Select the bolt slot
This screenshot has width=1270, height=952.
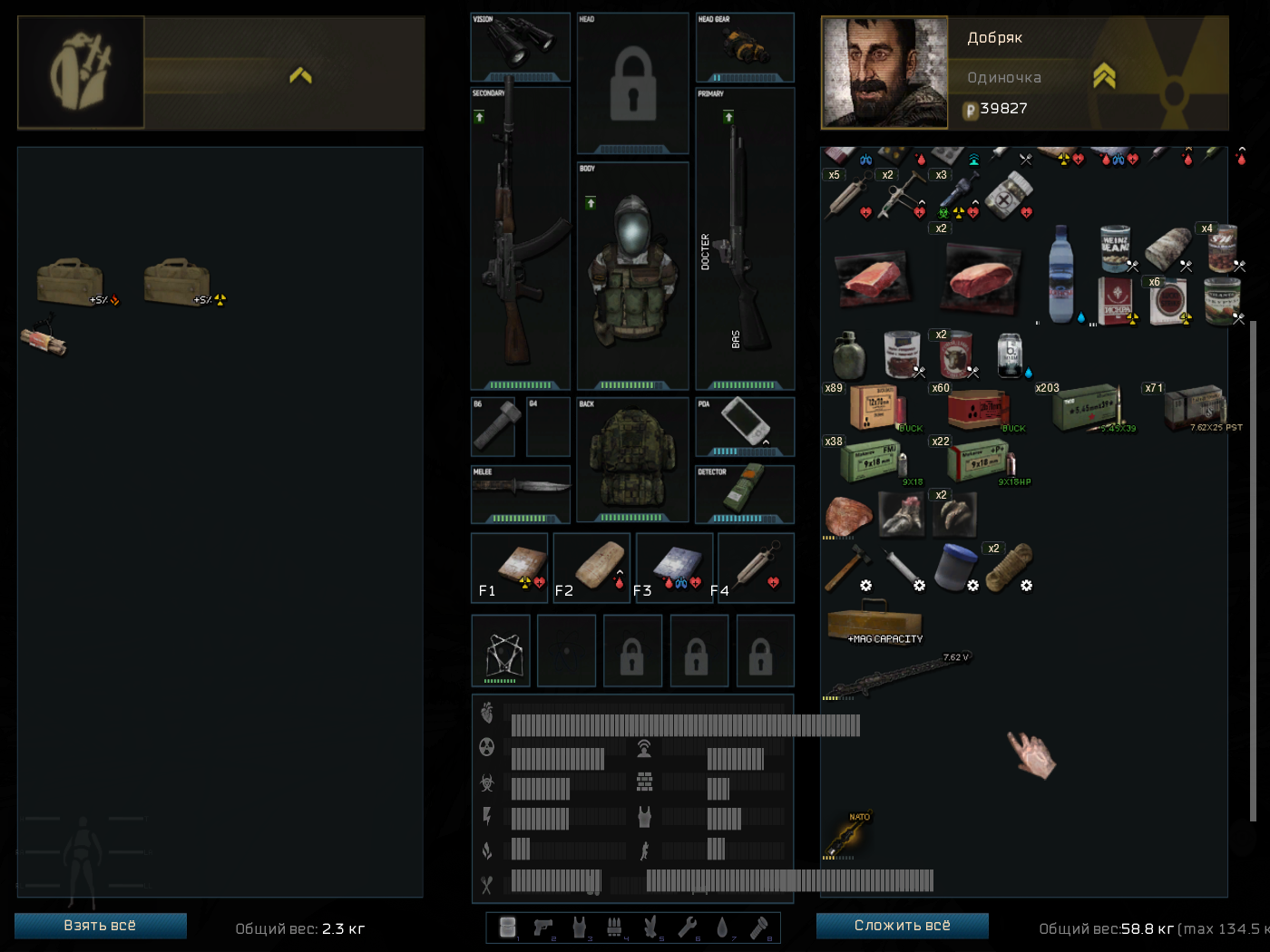(493, 426)
